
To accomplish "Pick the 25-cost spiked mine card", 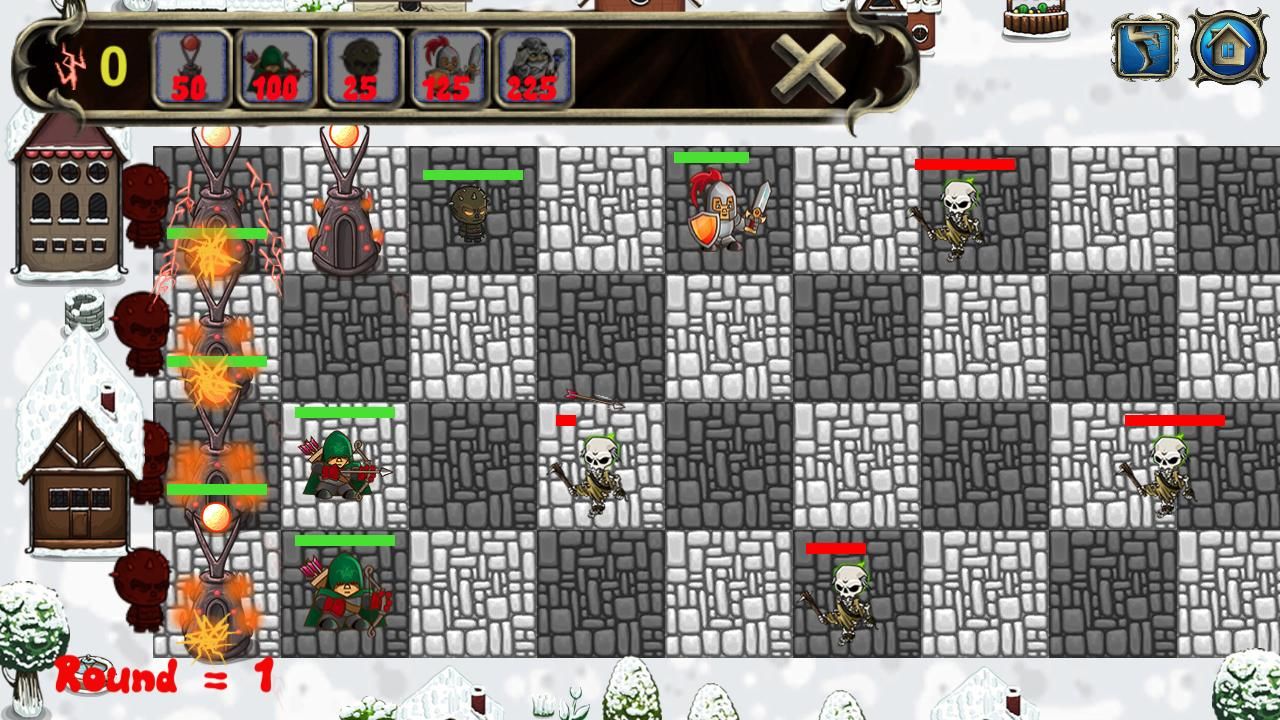I will click(x=362, y=67).
